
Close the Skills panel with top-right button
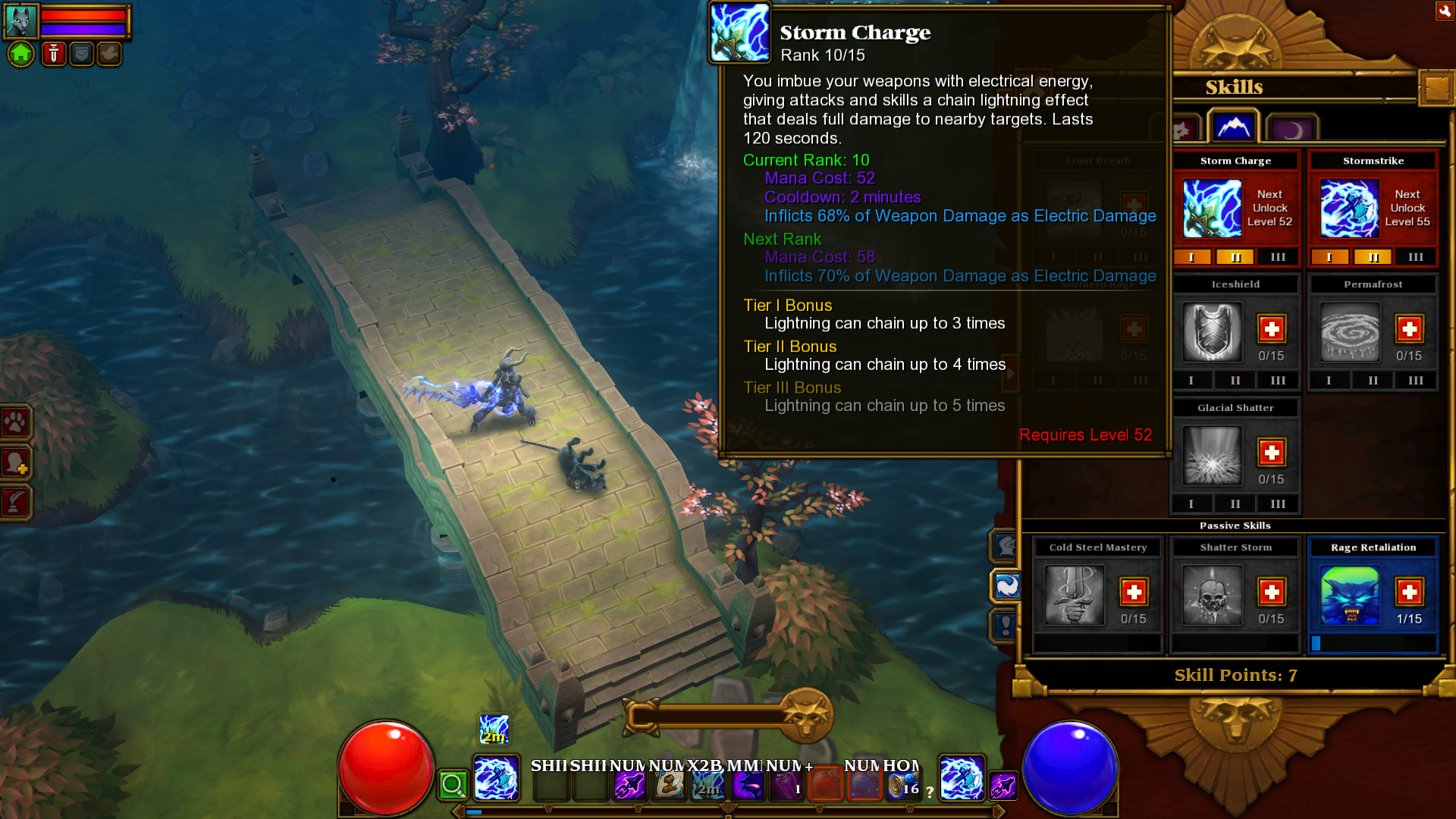[1444, 11]
